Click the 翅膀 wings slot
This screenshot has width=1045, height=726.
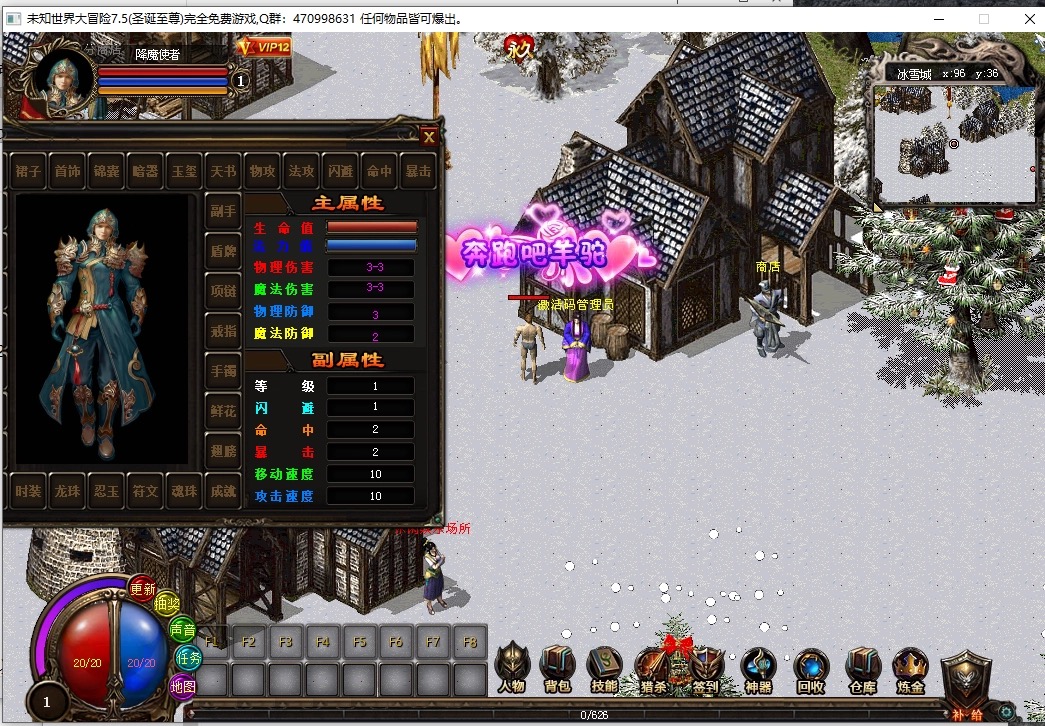tap(223, 451)
